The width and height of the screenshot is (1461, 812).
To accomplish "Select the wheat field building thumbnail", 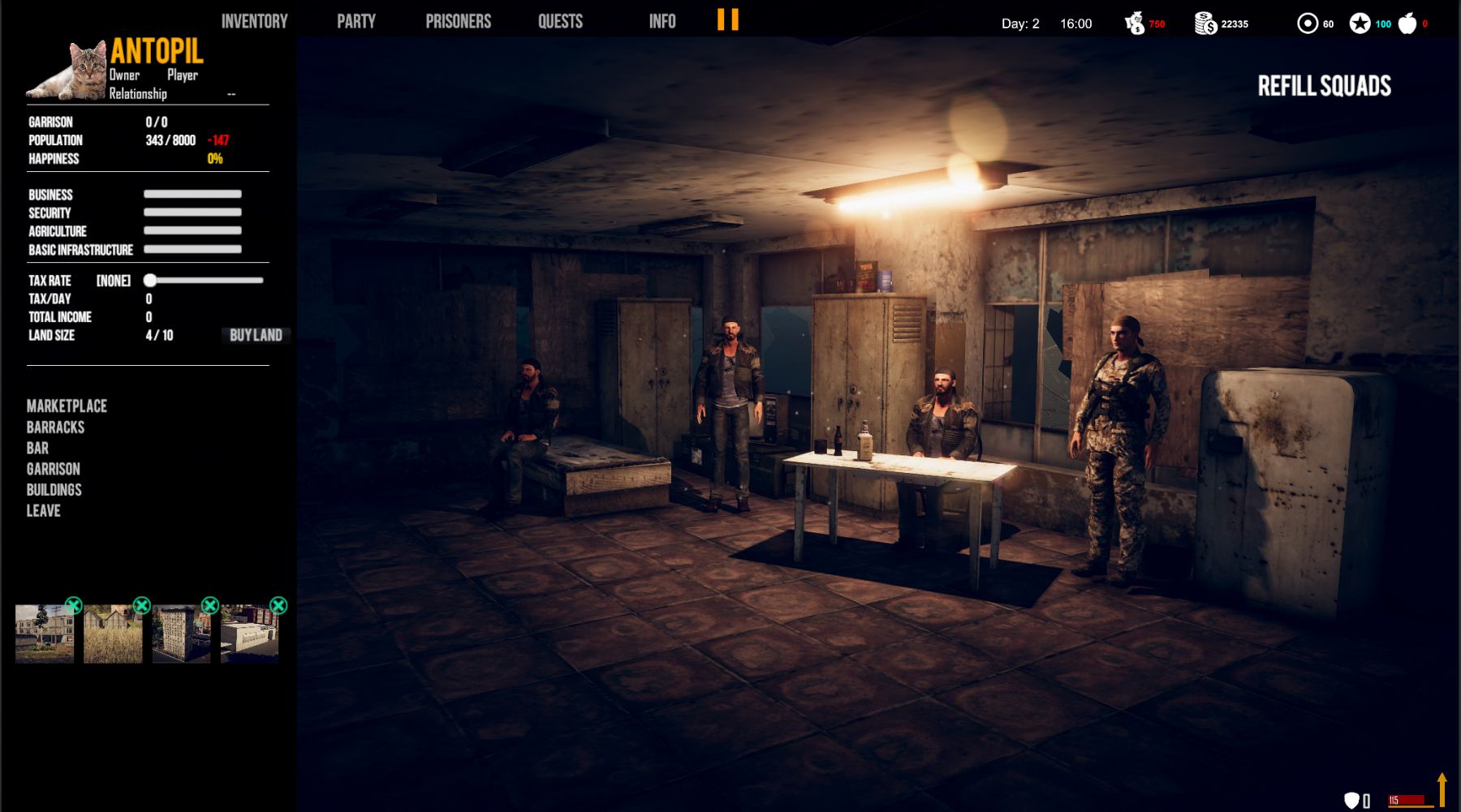I will pyautogui.click(x=113, y=635).
